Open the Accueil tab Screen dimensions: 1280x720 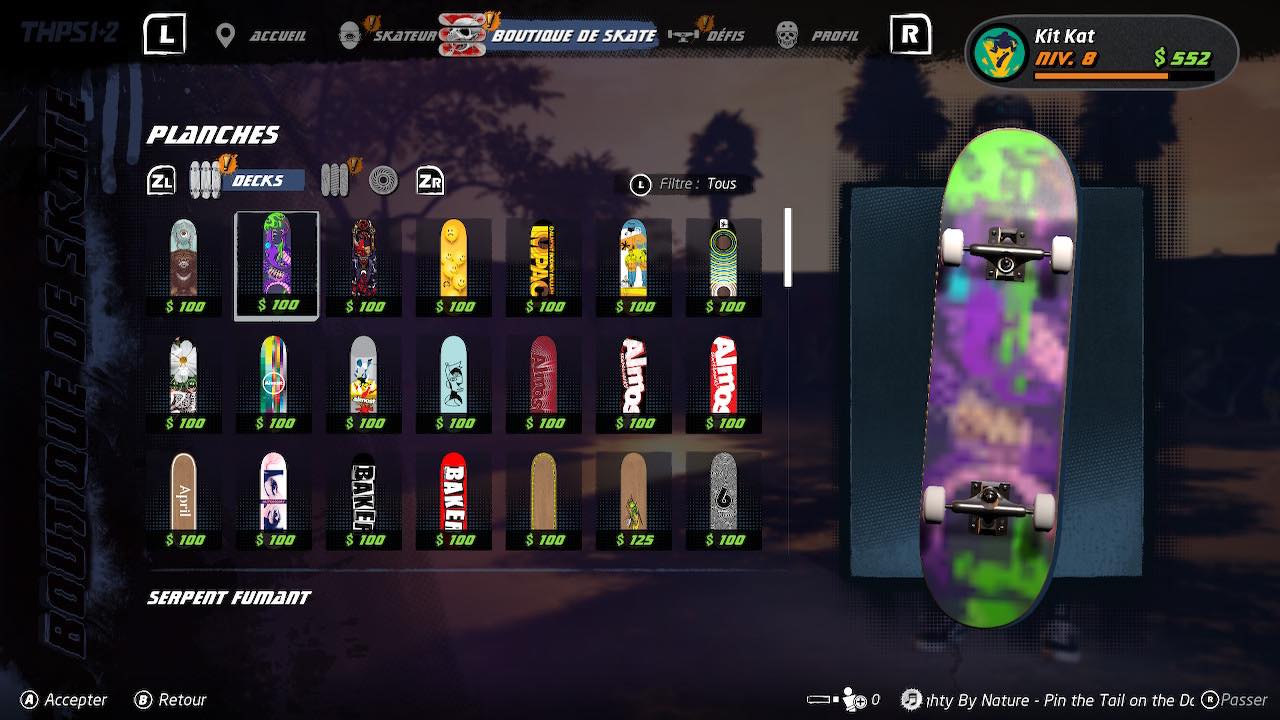click(x=263, y=36)
